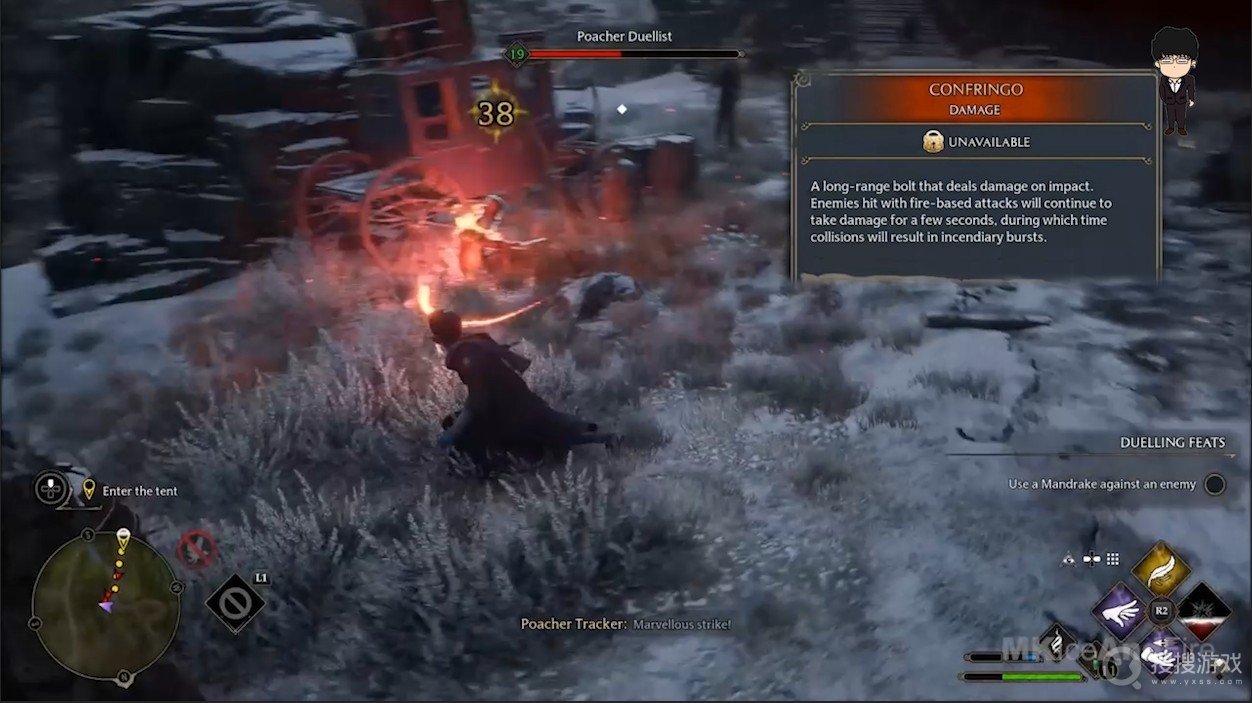The width and height of the screenshot is (1252, 703).
Task: Select the empty tool slot with prohibition sign
Action: pos(235,603)
